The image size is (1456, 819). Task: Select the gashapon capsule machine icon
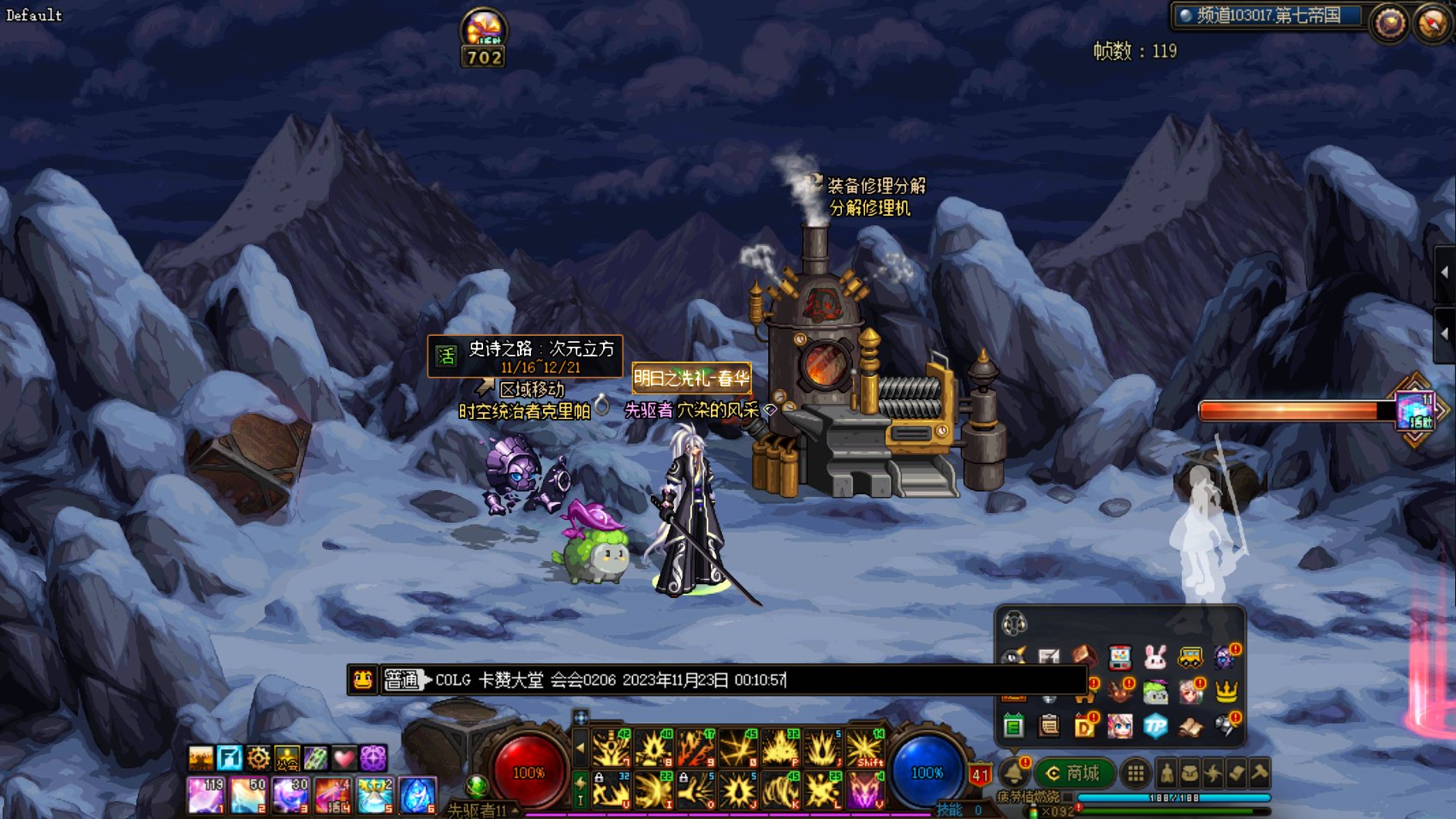[x=1120, y=658]
